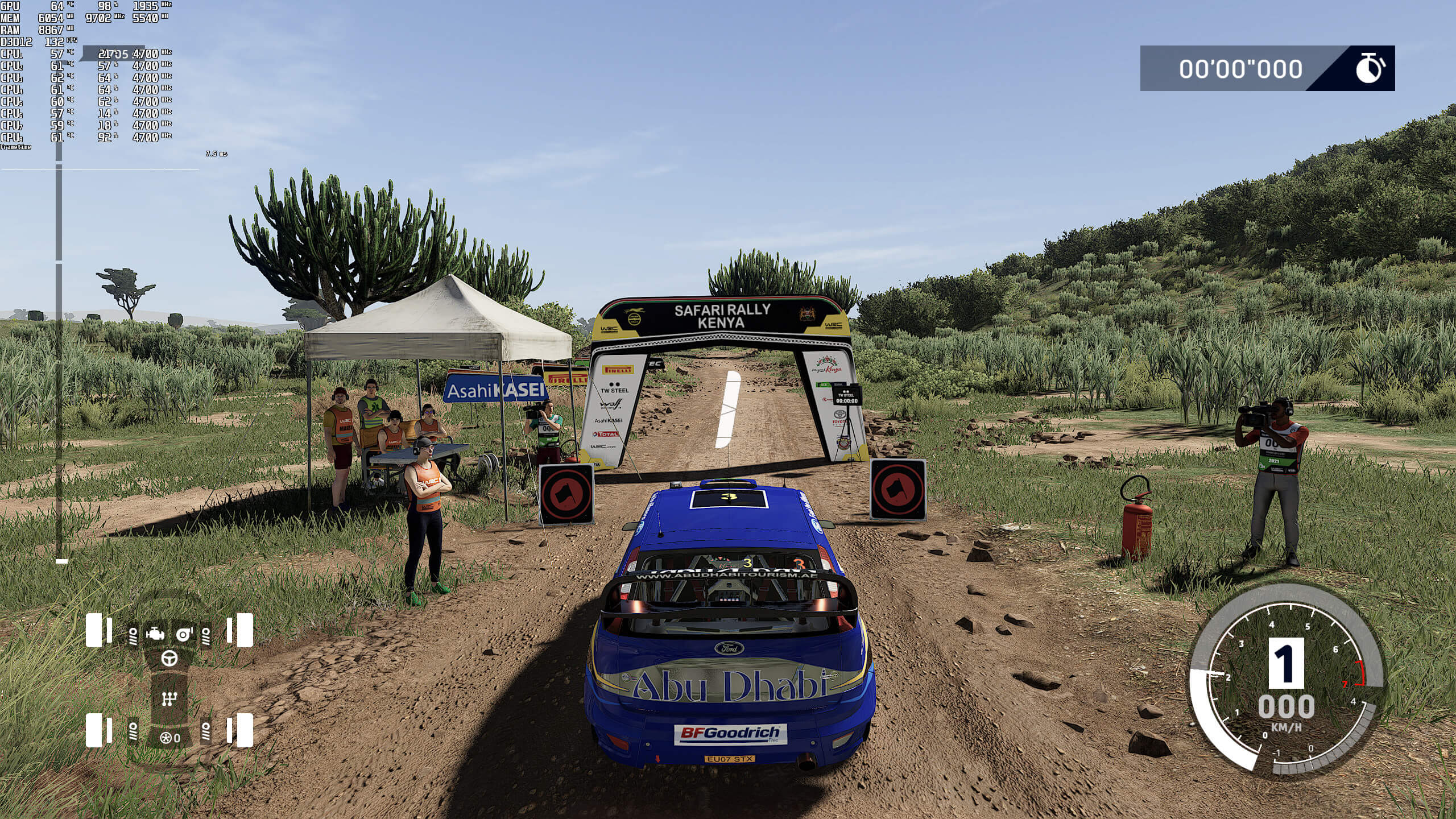Click the turbo damage icon
Viewport: 1456px width, 819px height.
click(x=184, y=634)
